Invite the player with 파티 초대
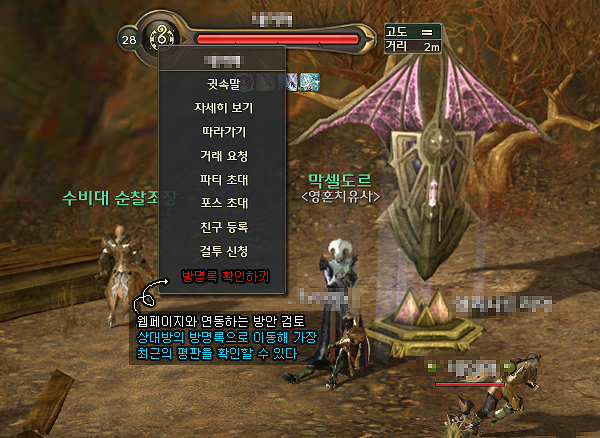The height and width of the screenshot is (438, 600). click(x=222, y=179)
